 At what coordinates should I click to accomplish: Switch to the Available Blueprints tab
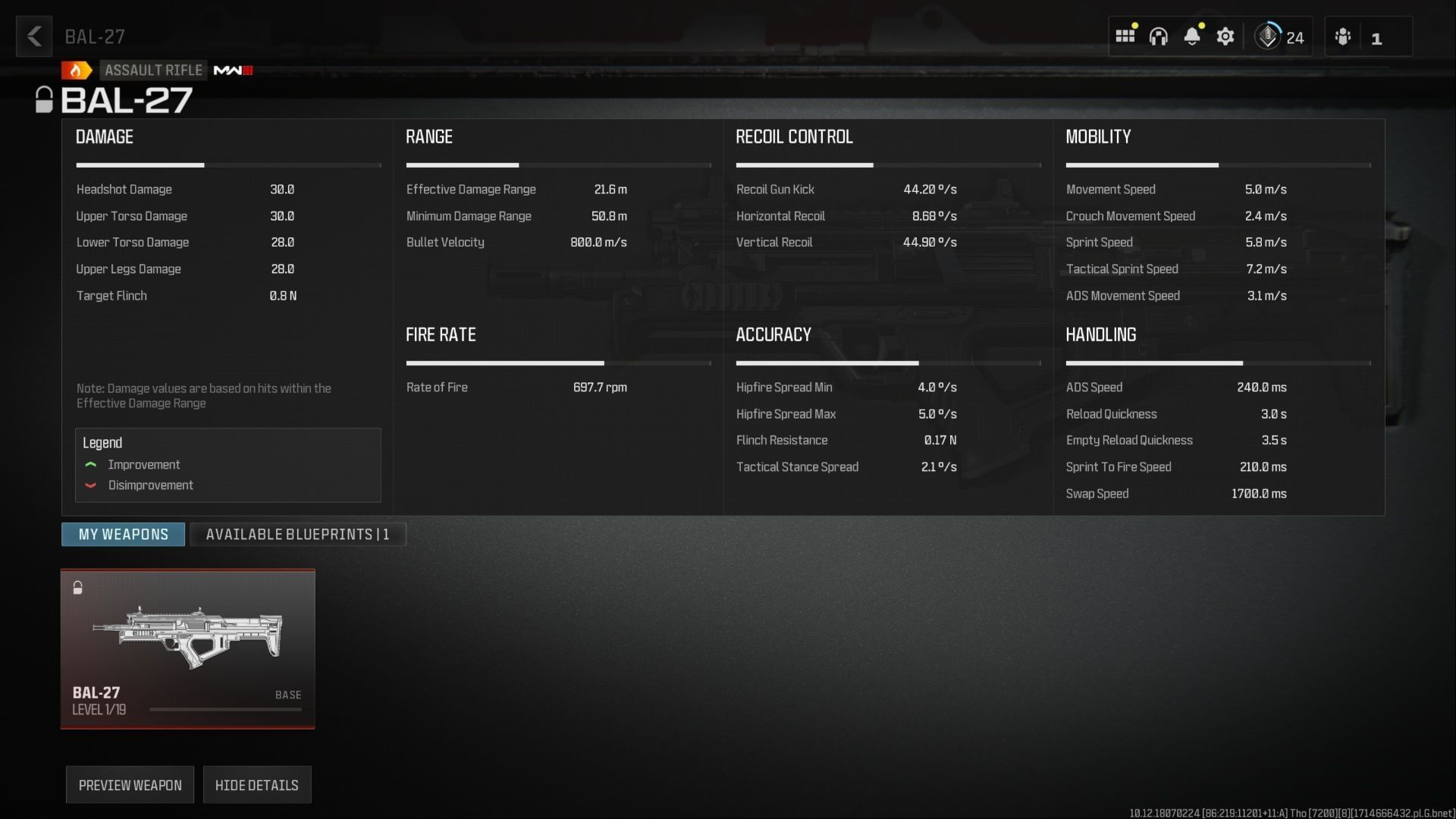click(x=297, y=535)
